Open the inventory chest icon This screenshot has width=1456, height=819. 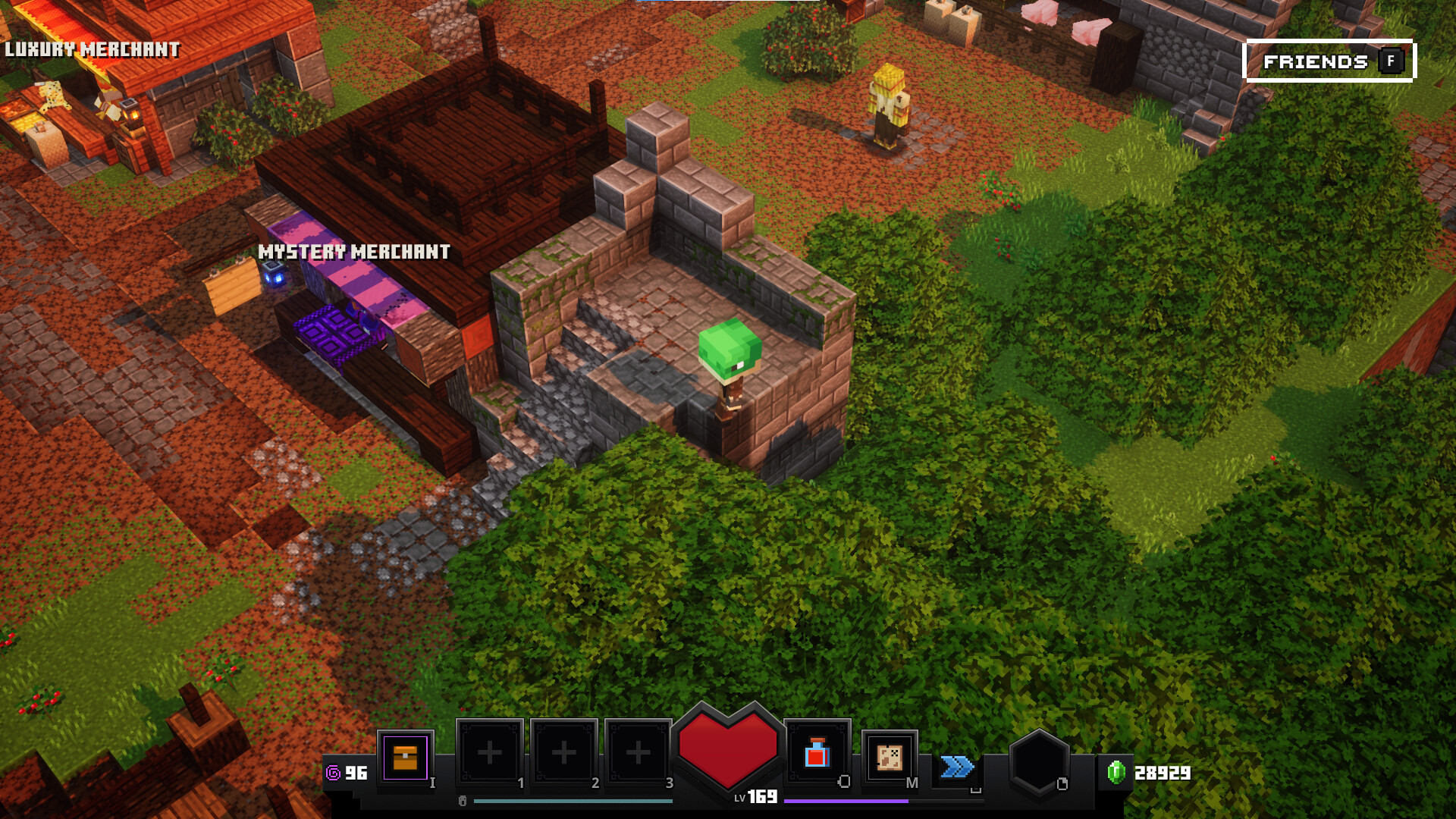pyautogui.click(x=405, y=757)
